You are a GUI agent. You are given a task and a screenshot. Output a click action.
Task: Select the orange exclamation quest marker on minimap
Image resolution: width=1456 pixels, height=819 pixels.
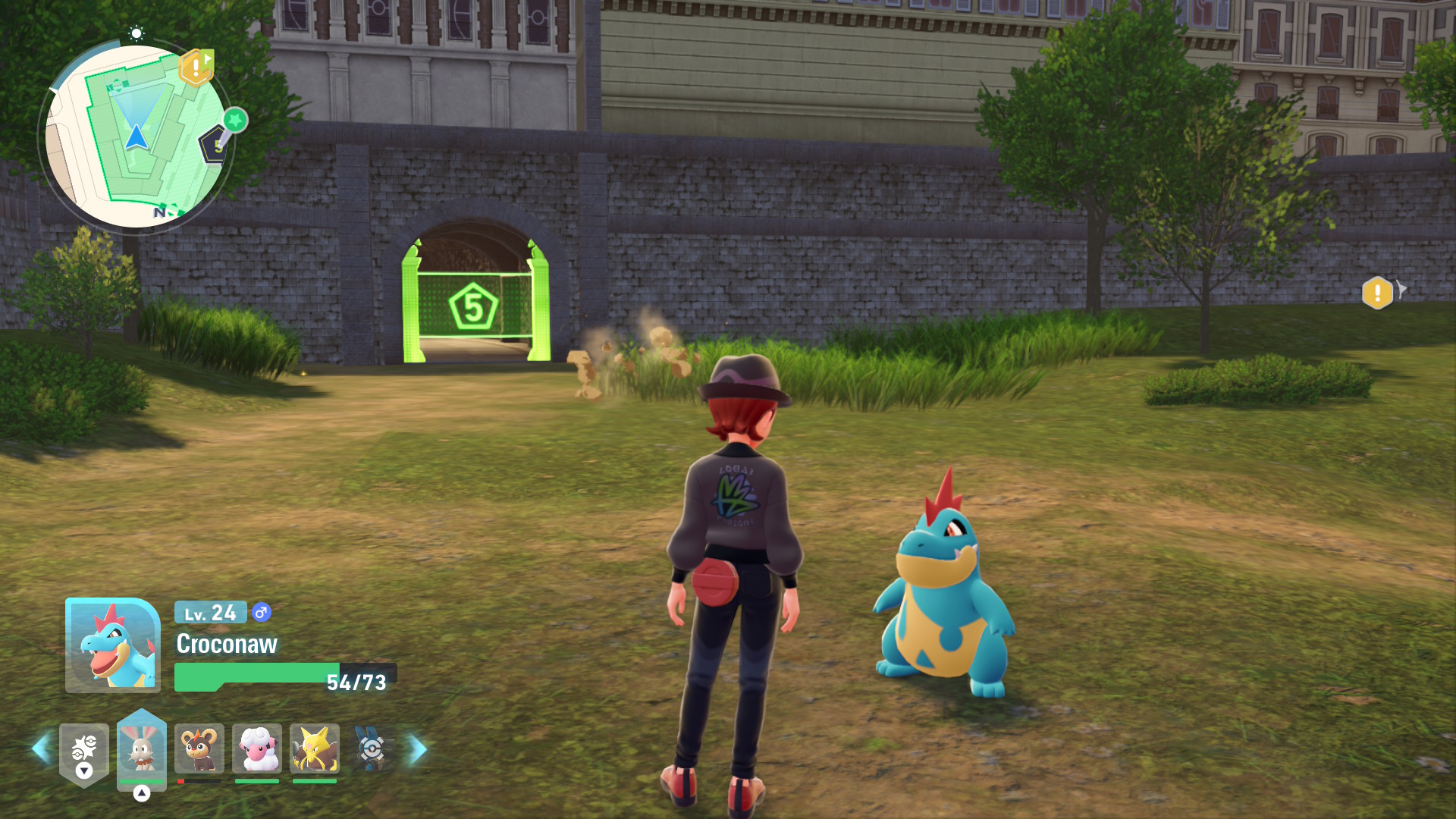(196, 68)
